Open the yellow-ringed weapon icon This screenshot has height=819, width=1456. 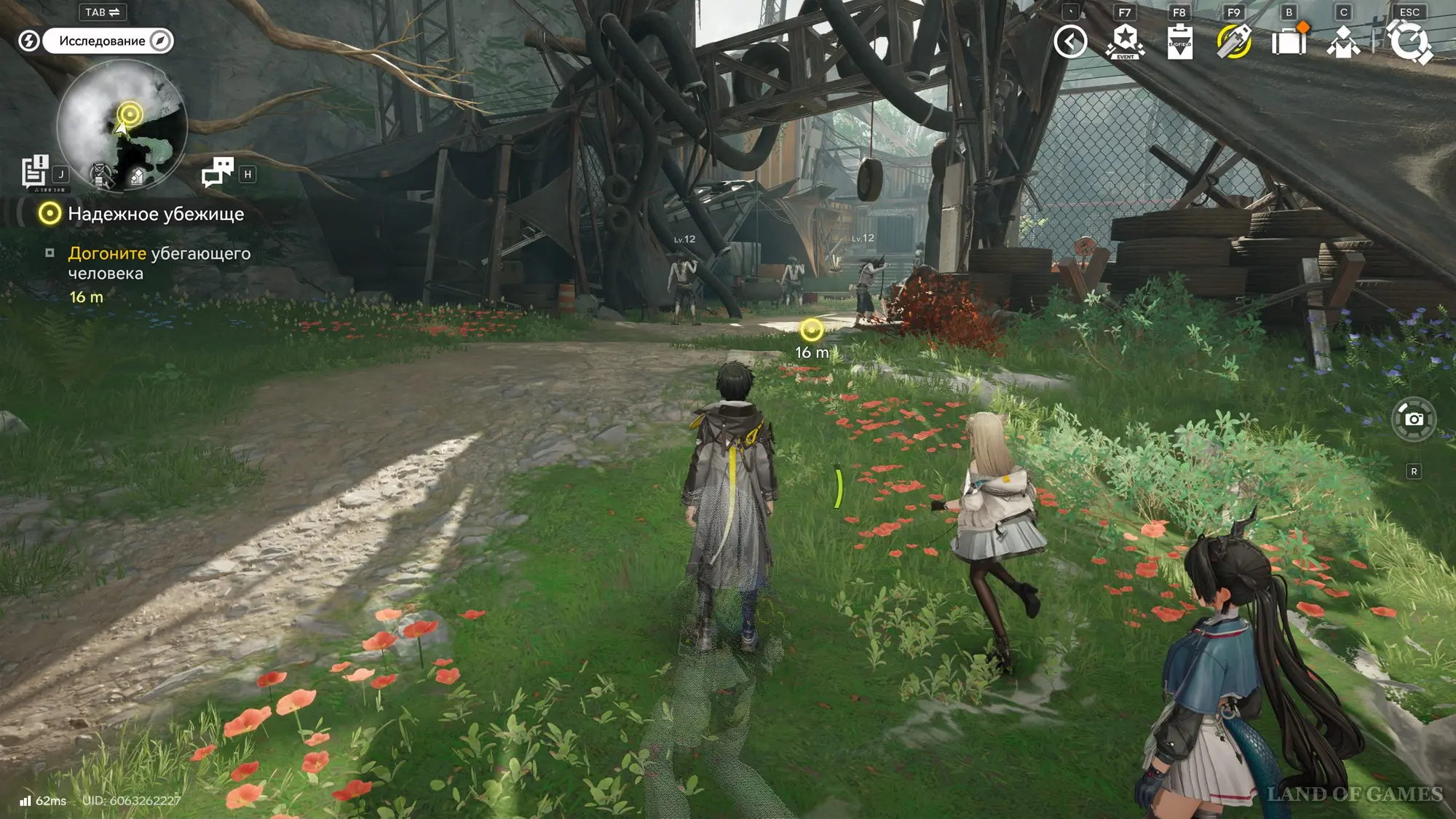pyautogui.click(x=1234, y=41)
